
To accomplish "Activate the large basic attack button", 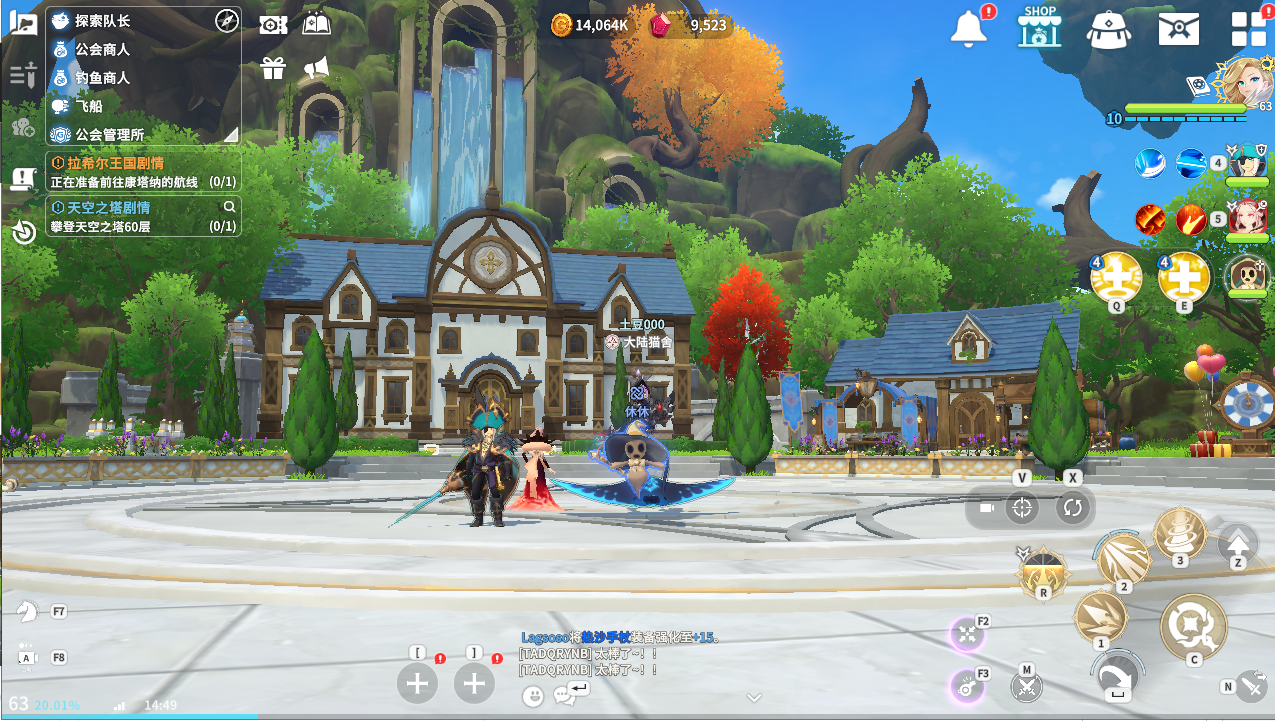I will pyautogui.click(x=1193, y=627).
